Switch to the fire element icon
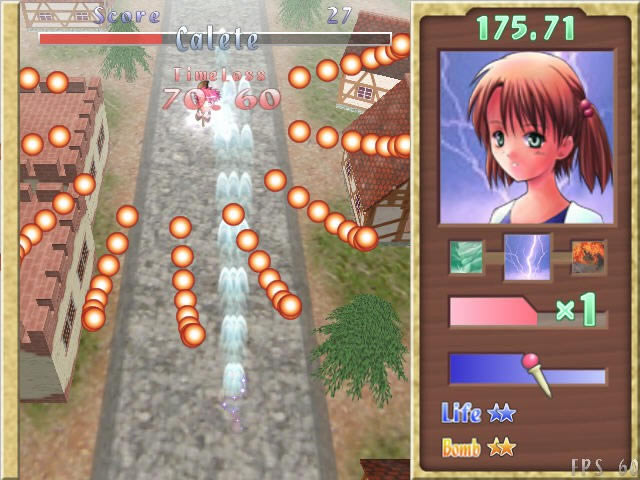Image resolution: width=640 pixels, height=480 pixels. click(588, 257)
